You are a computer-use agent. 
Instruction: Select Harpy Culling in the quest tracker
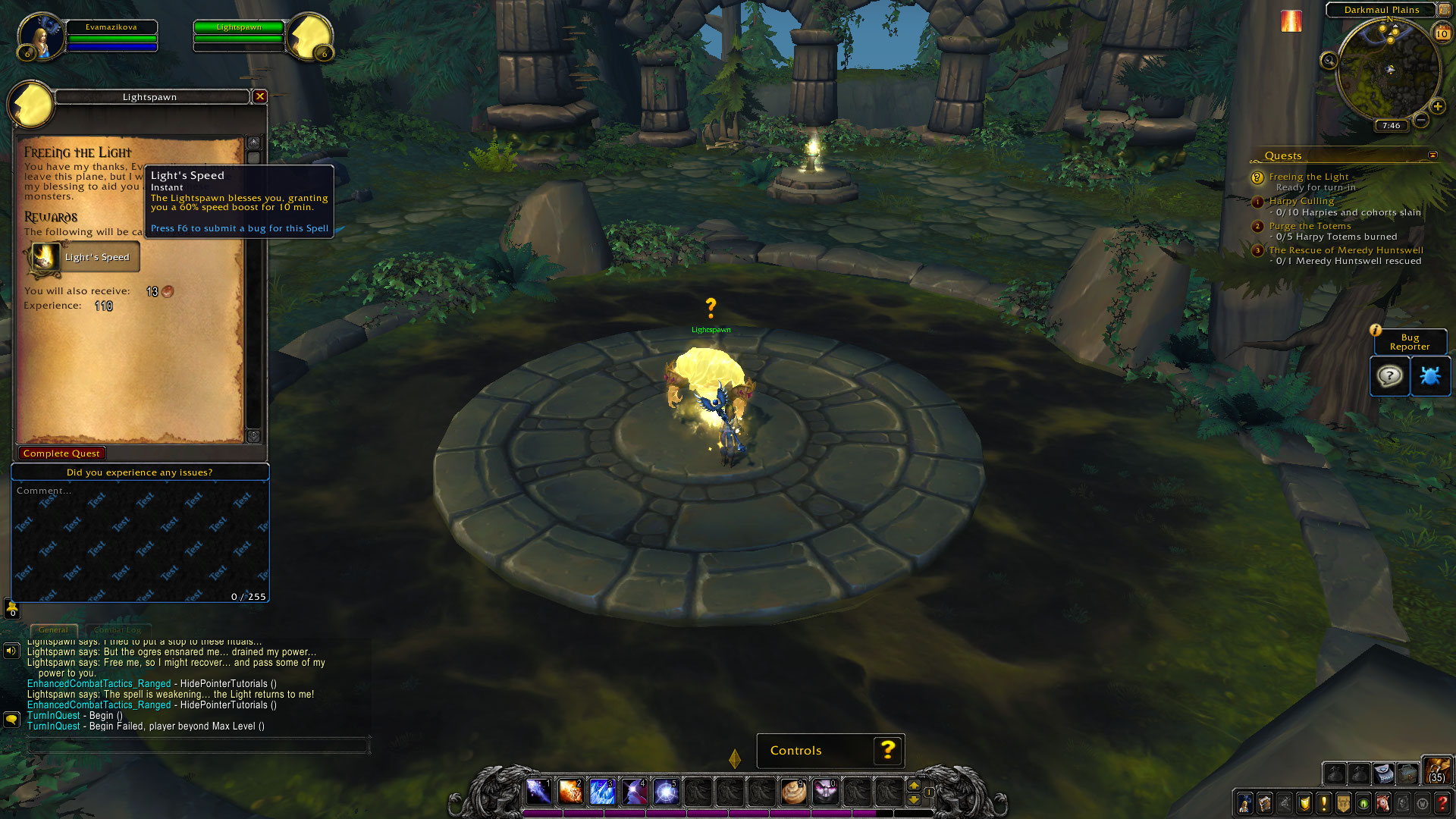pyautogui.click(x=1301, y=201)
